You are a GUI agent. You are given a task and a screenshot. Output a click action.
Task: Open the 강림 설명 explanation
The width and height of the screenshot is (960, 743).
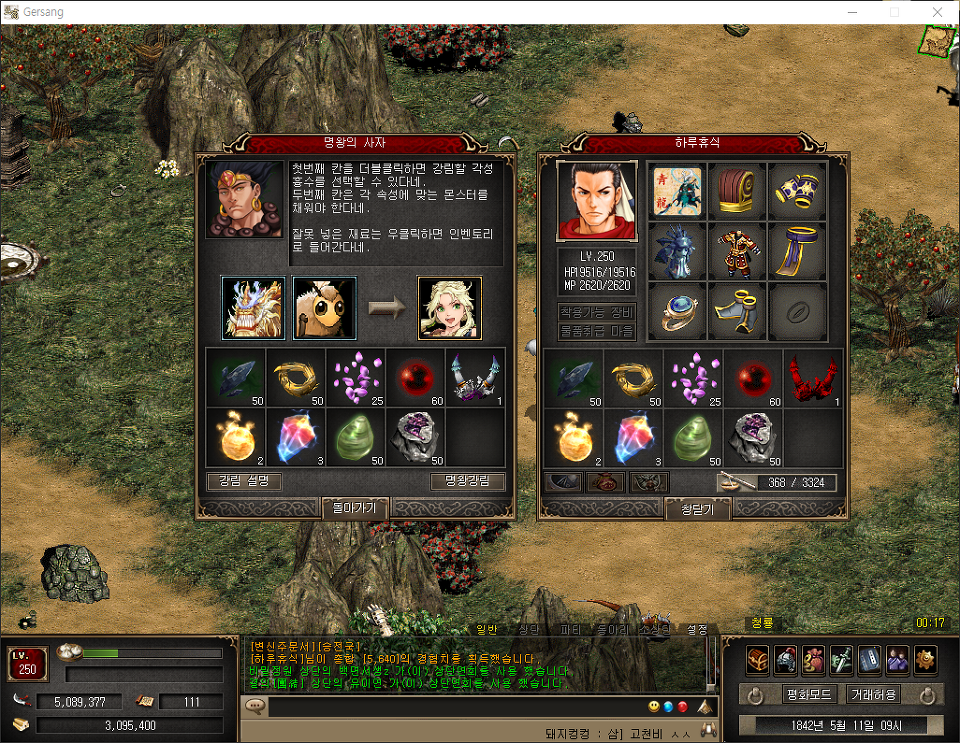coord(244,482)
